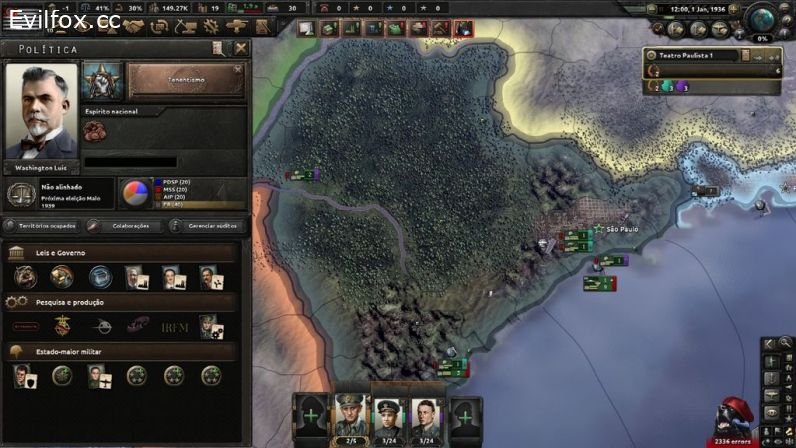The image size is (796, 448).
Task: Select the general portrait showing 2/5
Action: pos(351,419)
